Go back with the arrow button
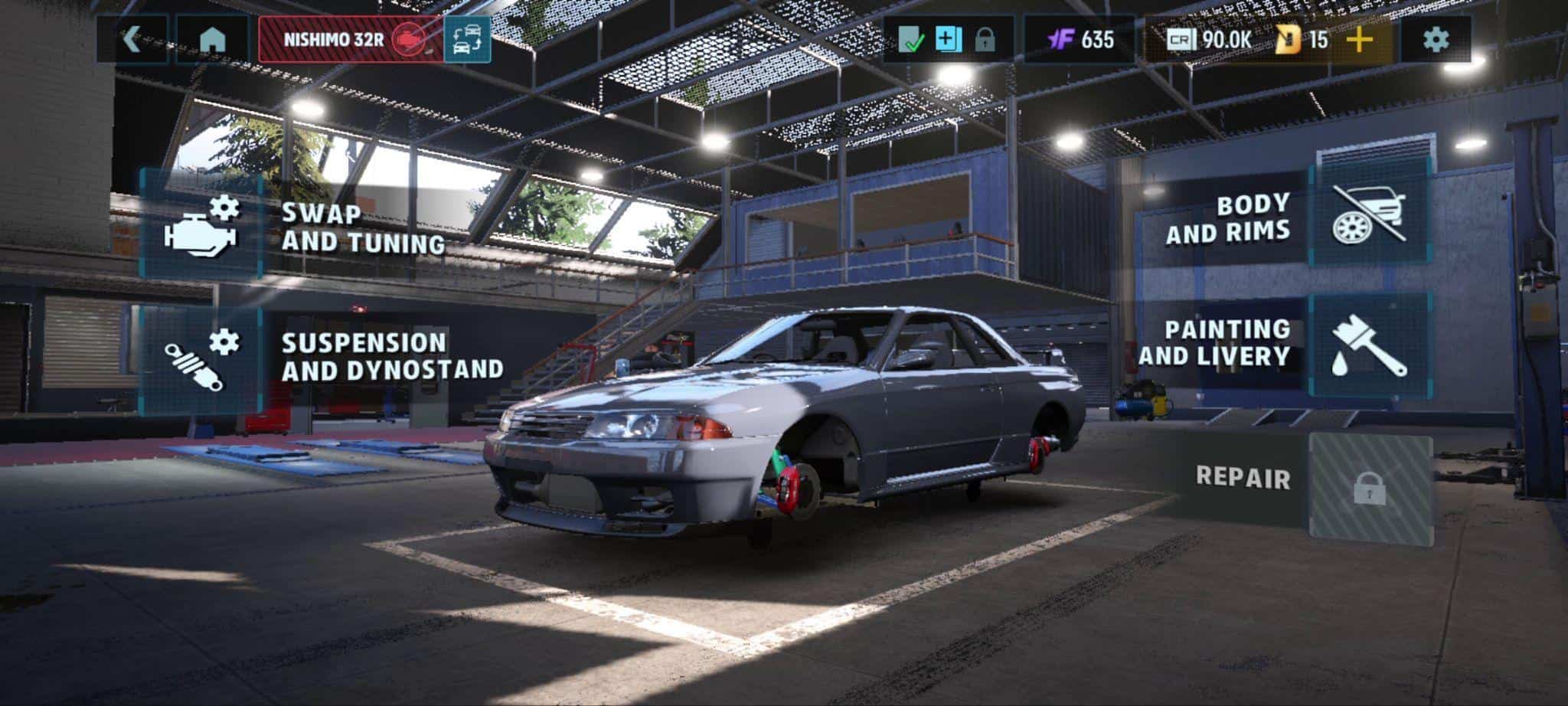Screen dimensions: 1568x706 tap(132, 39)
